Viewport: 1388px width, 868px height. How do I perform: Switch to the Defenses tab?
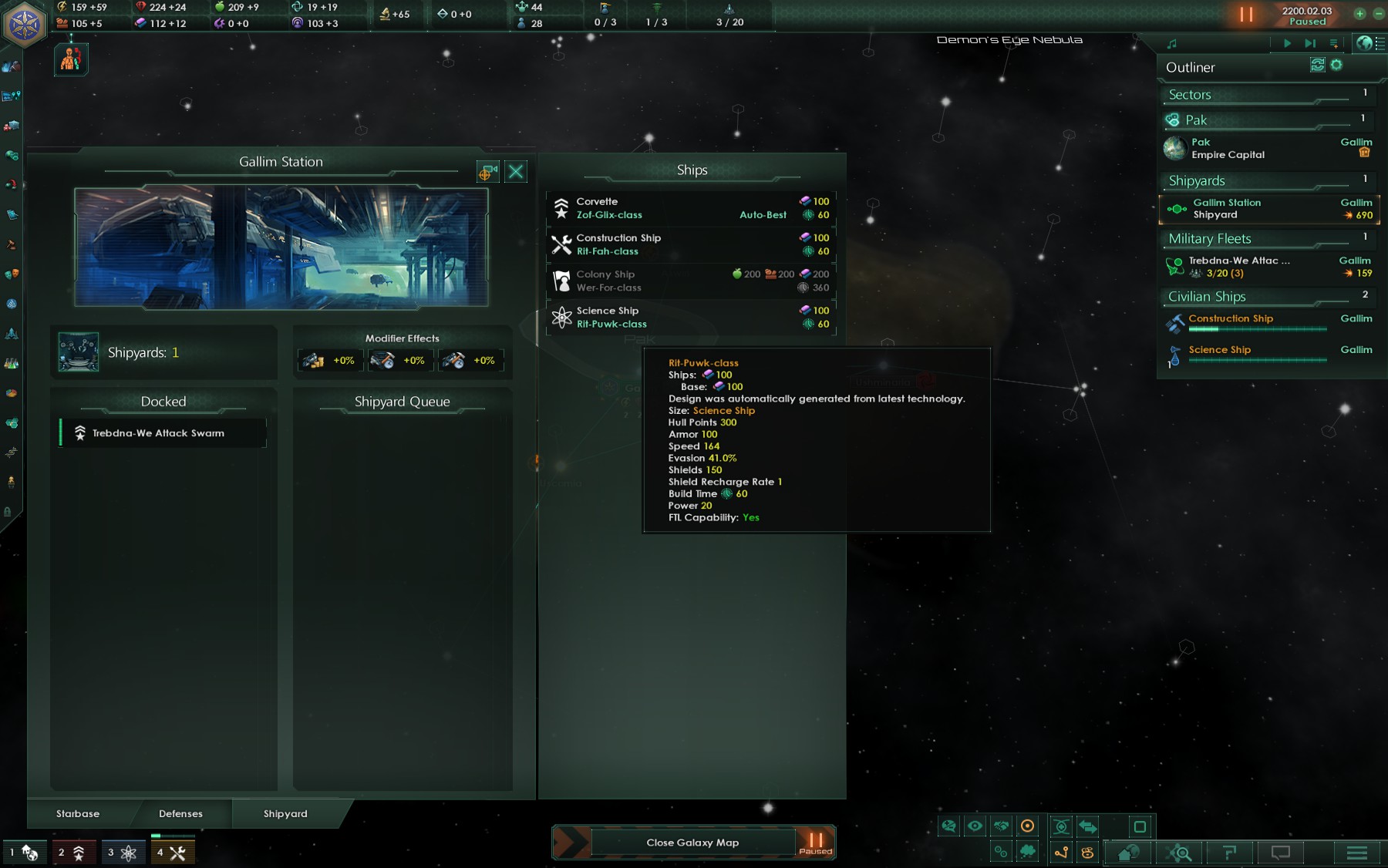coord(180,814)
